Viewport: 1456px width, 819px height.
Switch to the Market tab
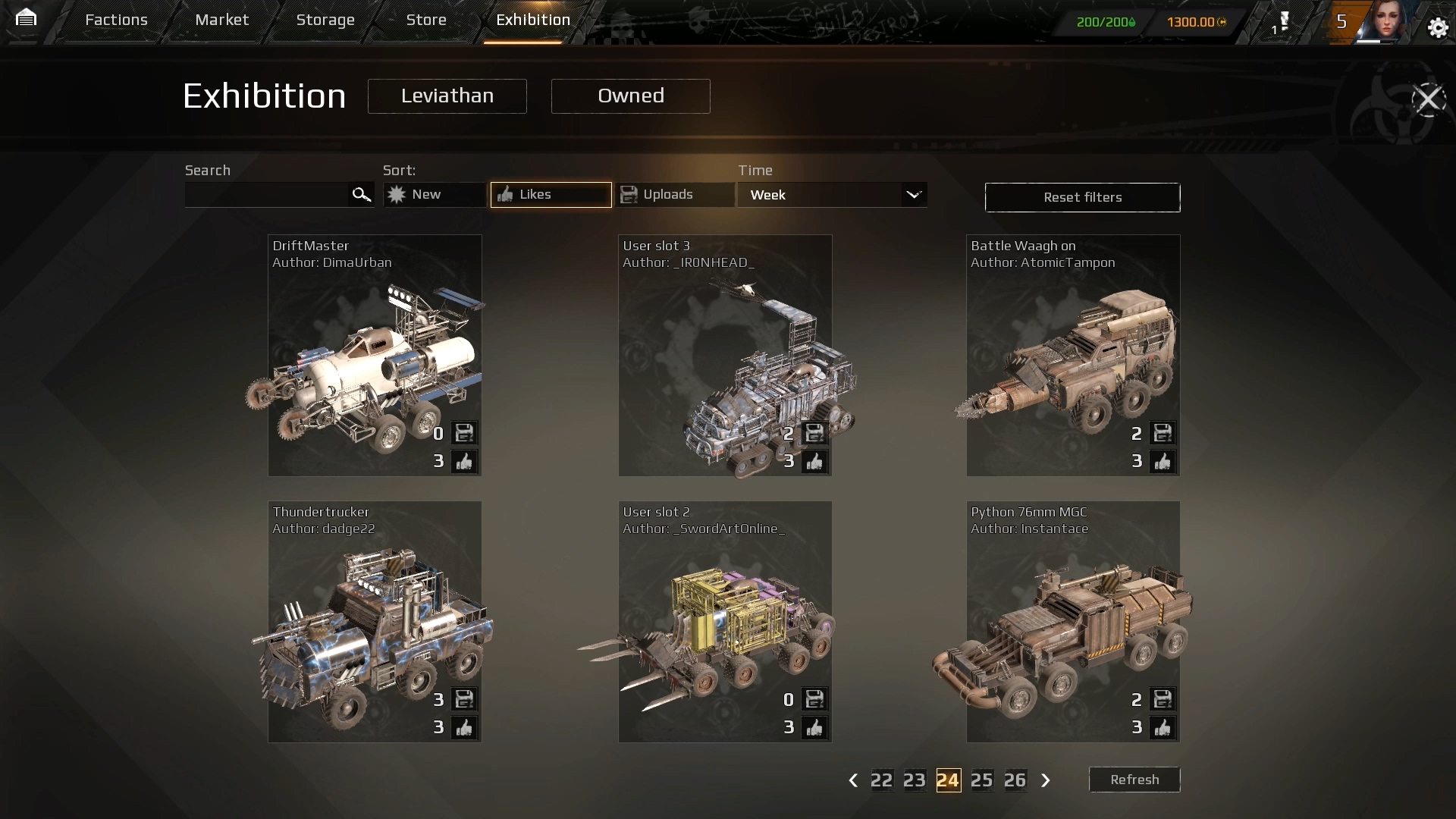[221, 20]
